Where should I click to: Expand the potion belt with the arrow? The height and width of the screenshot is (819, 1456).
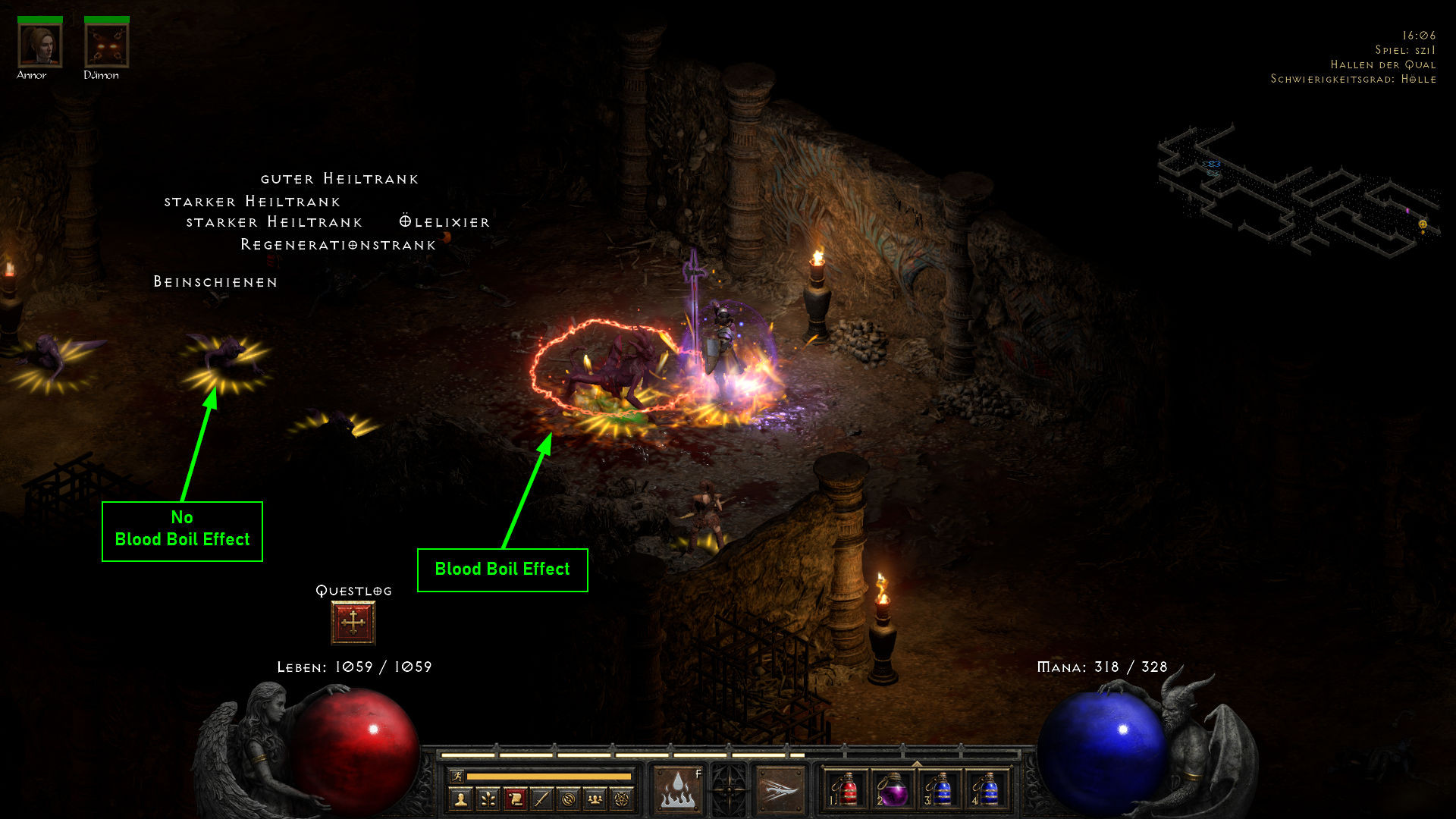pyautogui.click(x=916, y=762)
